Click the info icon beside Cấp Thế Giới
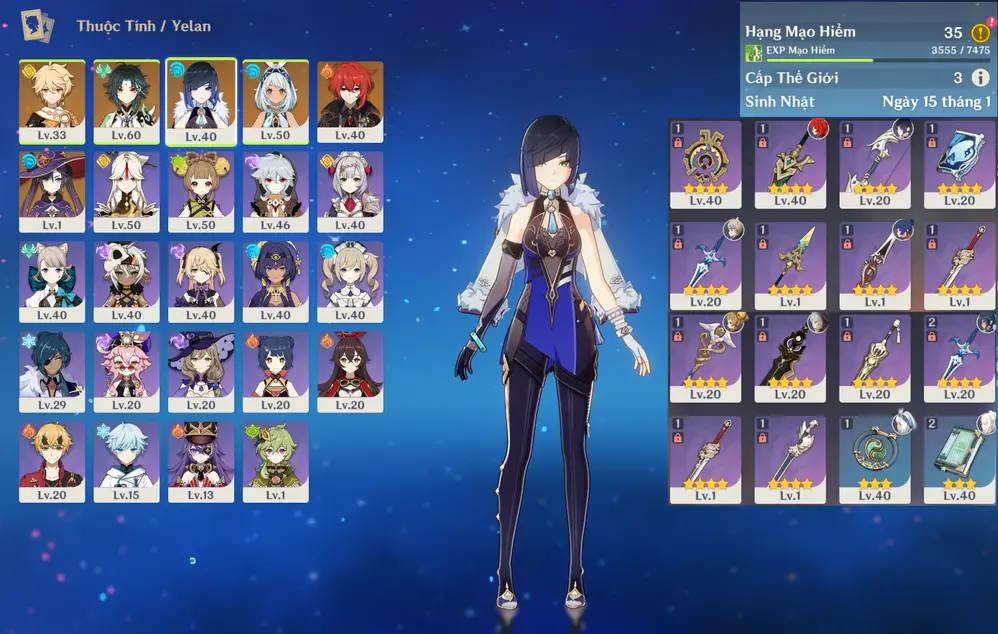 pos(980,78)
